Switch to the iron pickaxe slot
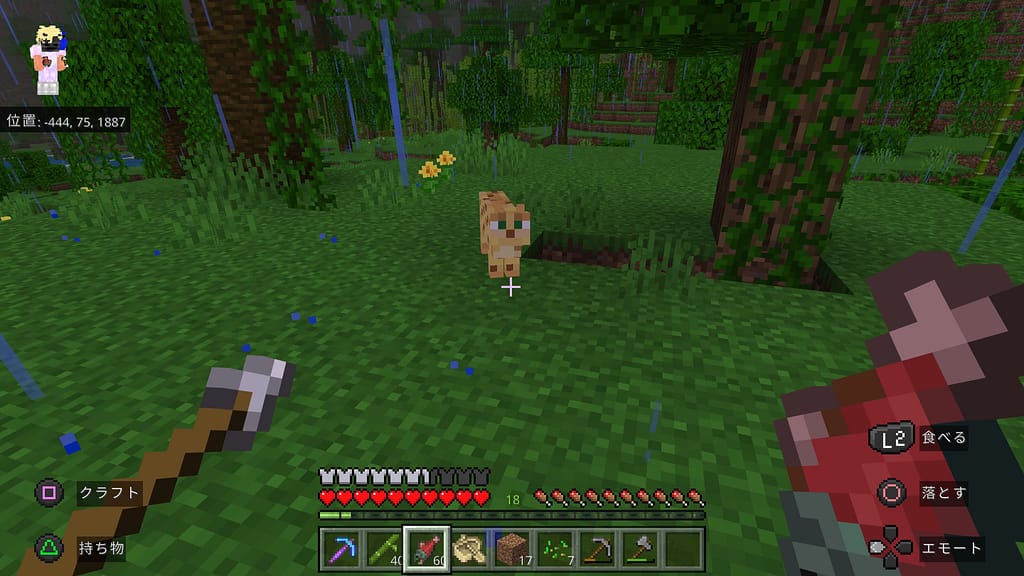Viewport: 1024px width, 576px height. [x=599, y=548]
